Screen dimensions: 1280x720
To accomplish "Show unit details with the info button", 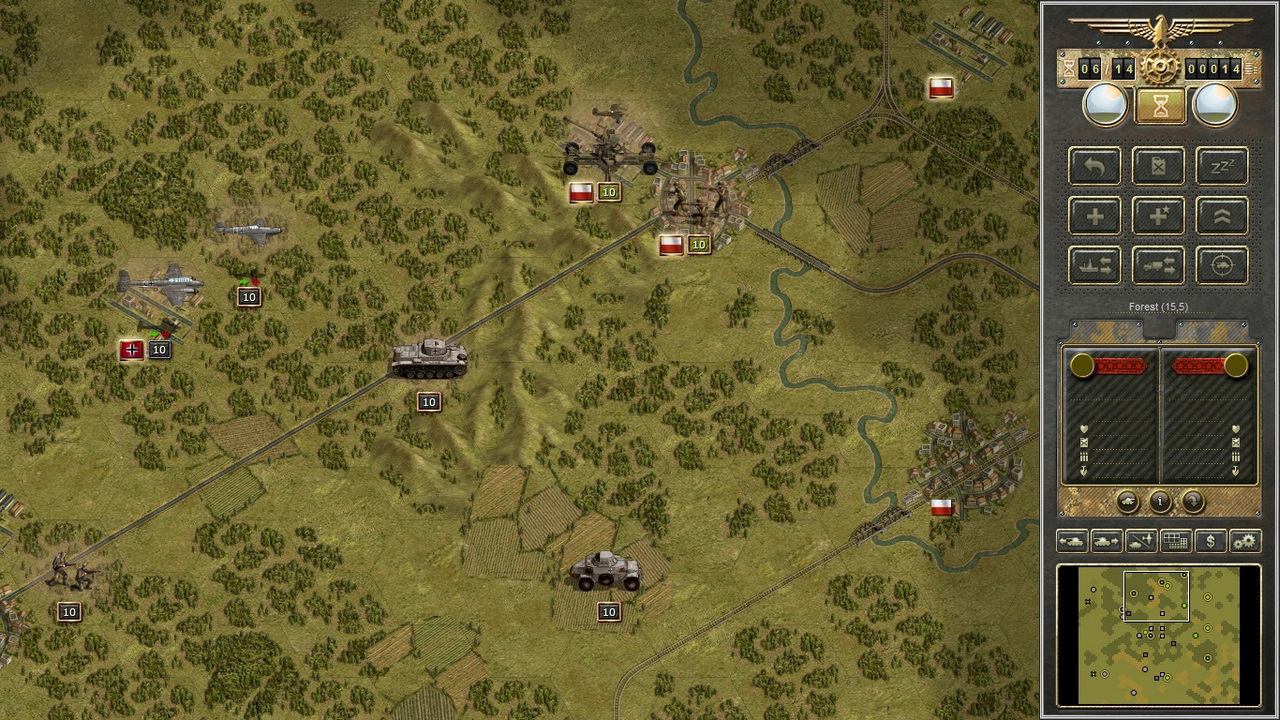I will (1160, 501).
